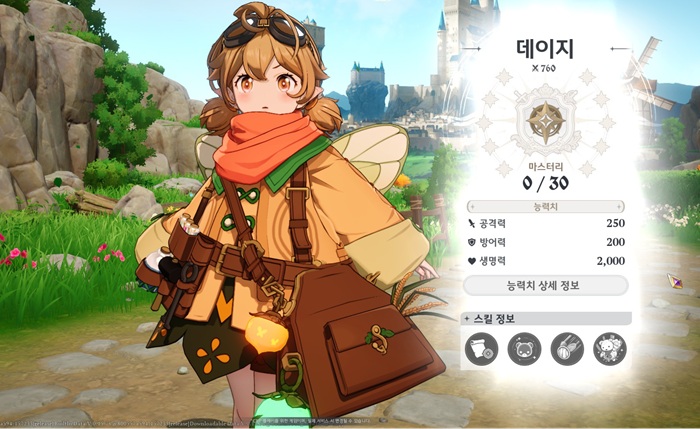View the first skill icon with the cart

[482, 348]
